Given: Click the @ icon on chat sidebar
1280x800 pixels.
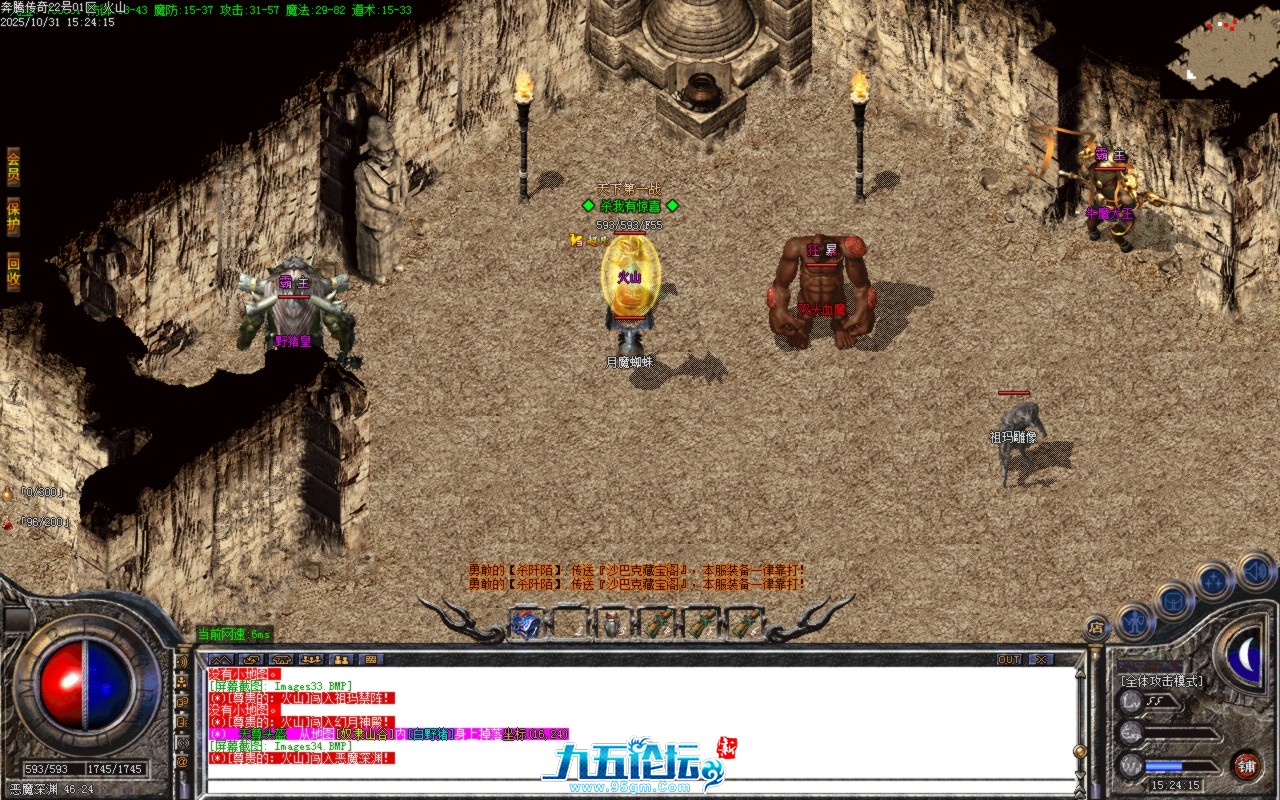Looking at the screenshot, I should click(182, 760).
